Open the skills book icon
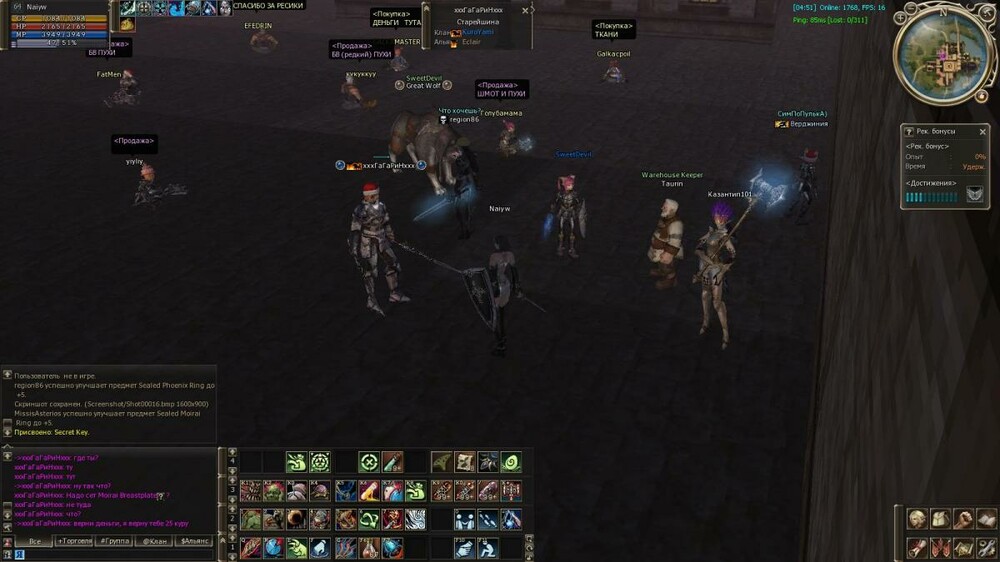 [985, 519]
